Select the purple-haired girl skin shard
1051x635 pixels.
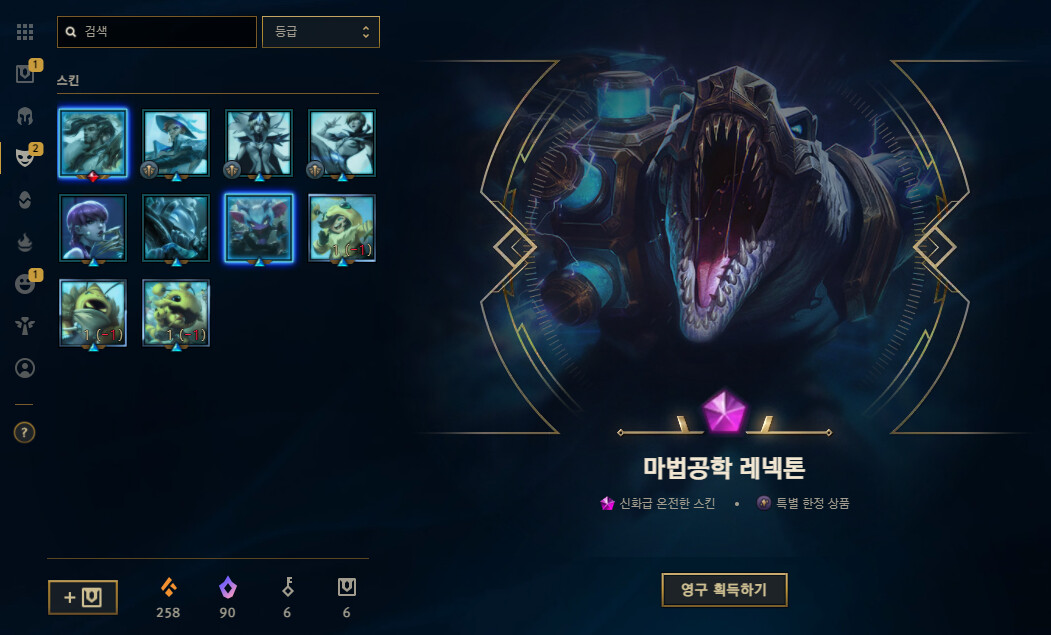pos(93,228)
